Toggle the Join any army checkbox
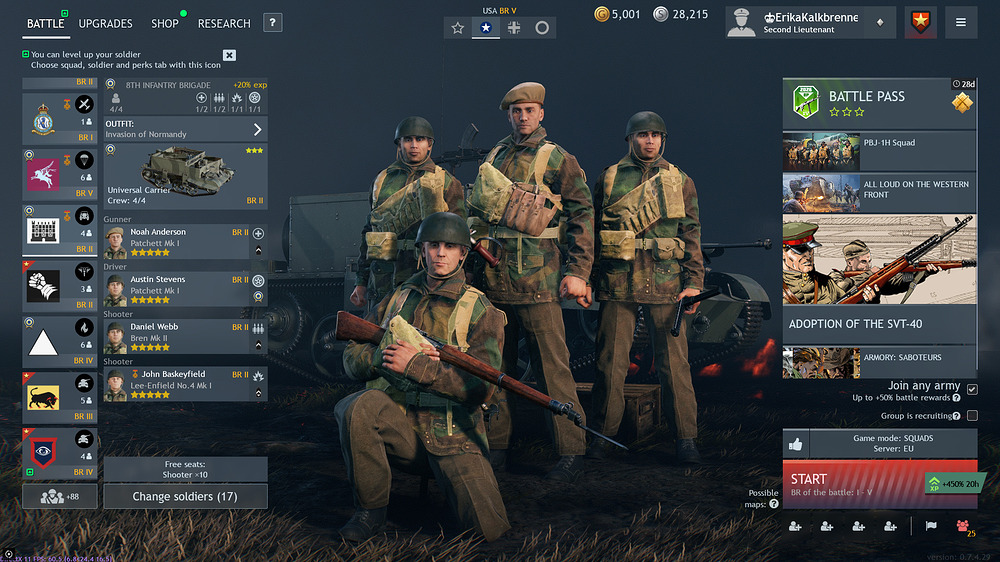Viewport: 1000px width, 562px height. [972, 389]
